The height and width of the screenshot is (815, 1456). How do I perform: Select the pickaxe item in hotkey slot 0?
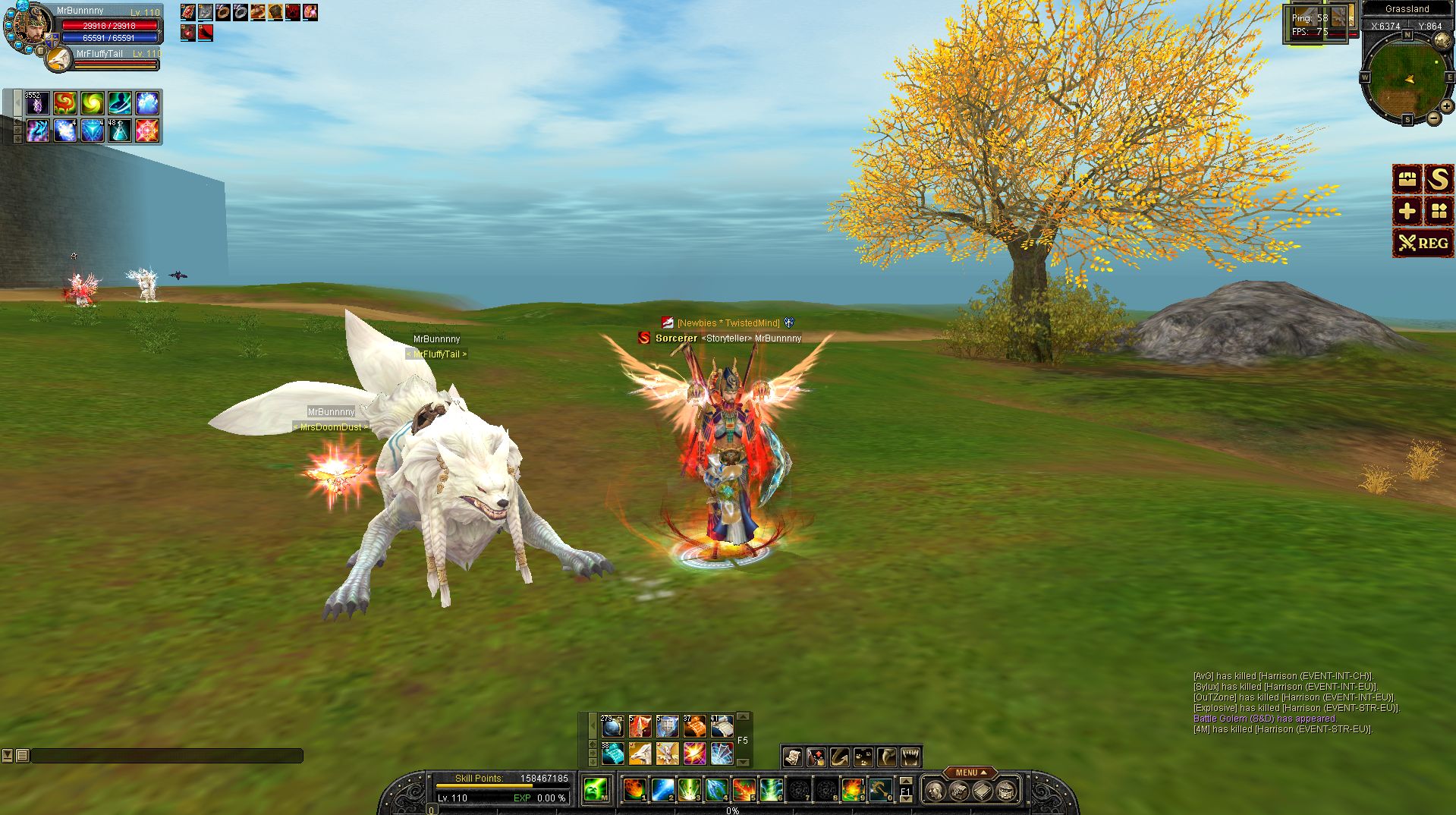click(880, 790)
